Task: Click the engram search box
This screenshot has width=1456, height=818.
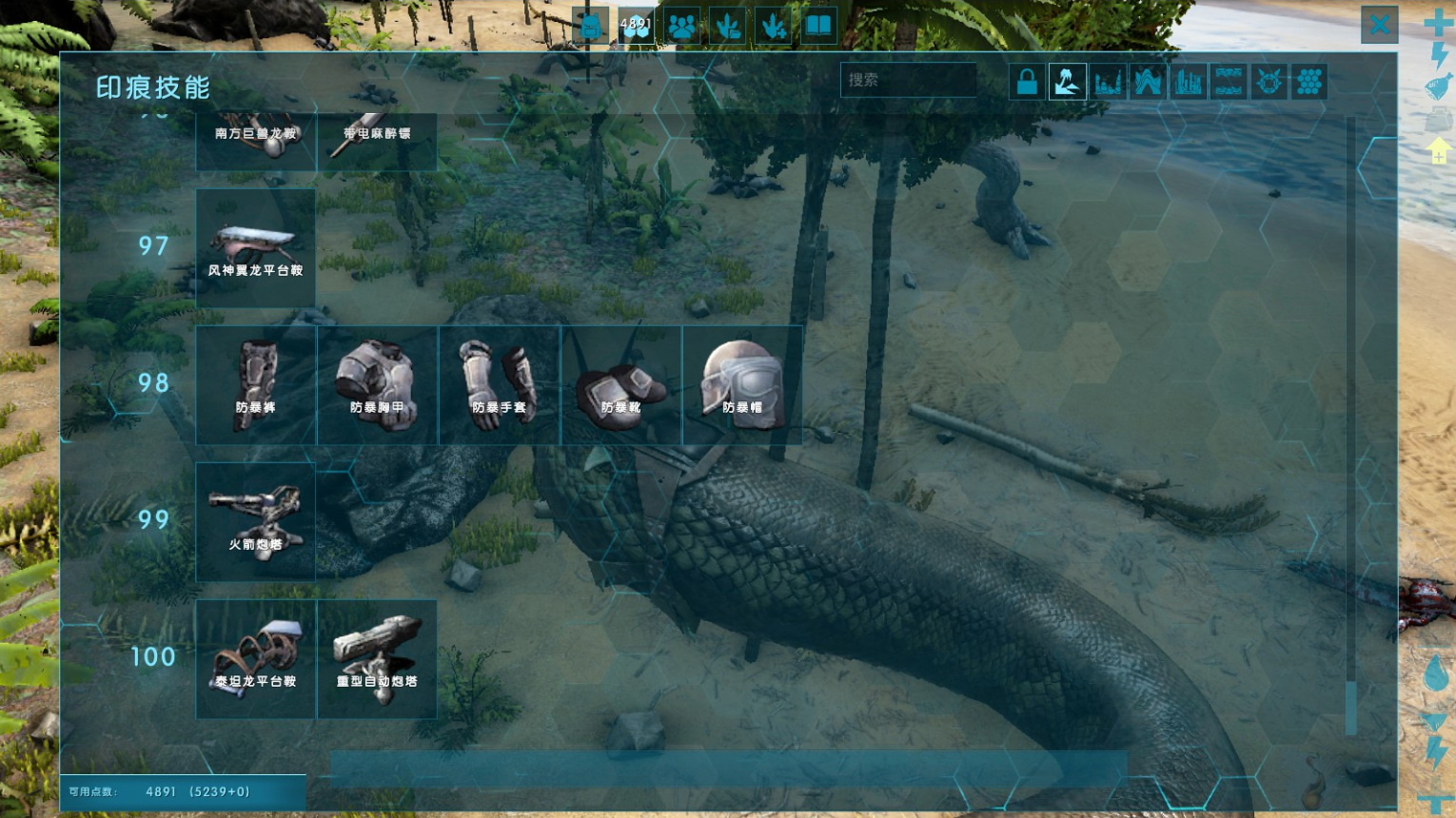Action: 908,80
